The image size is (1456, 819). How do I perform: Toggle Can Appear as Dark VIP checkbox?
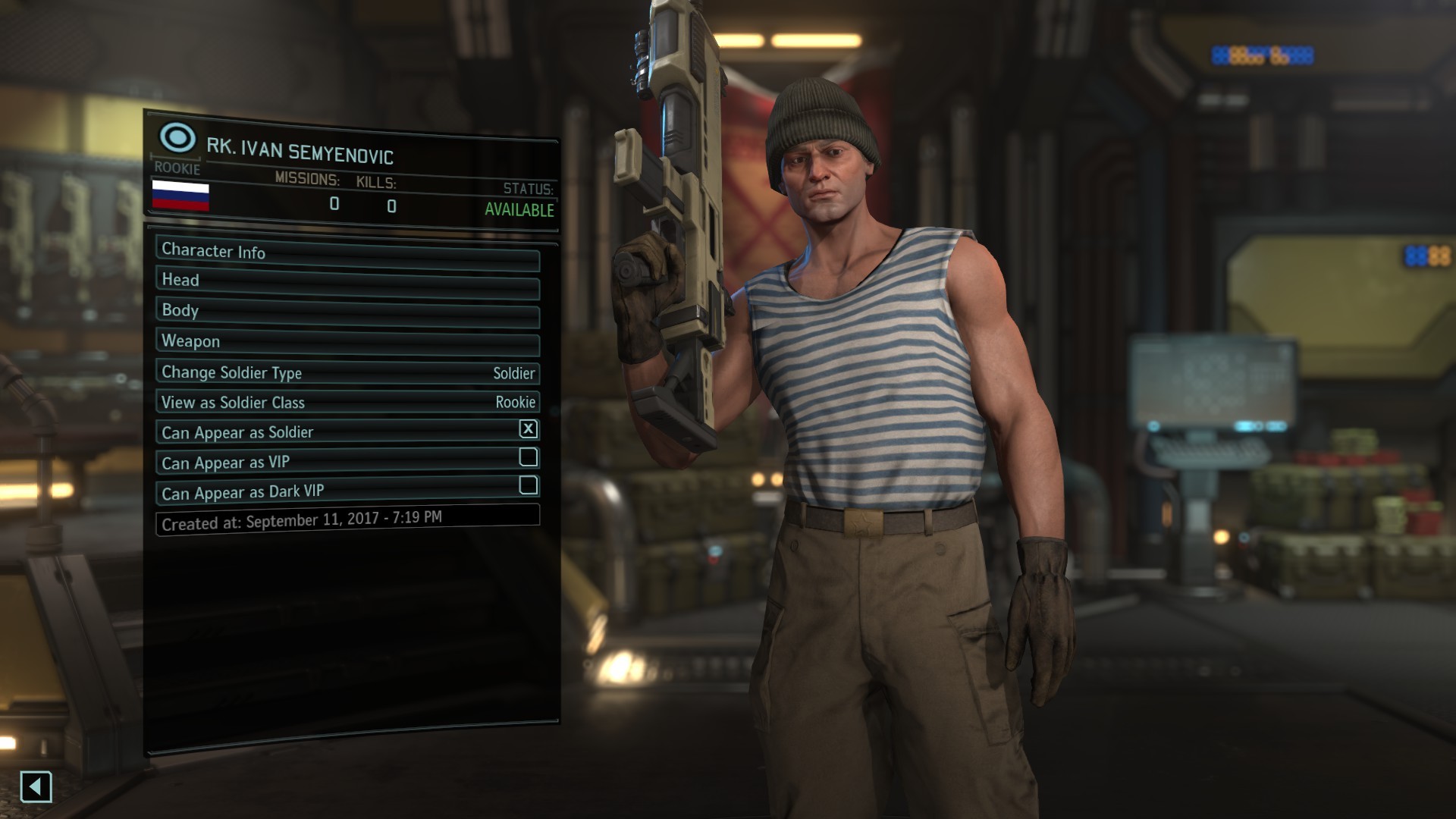(529, 485)
